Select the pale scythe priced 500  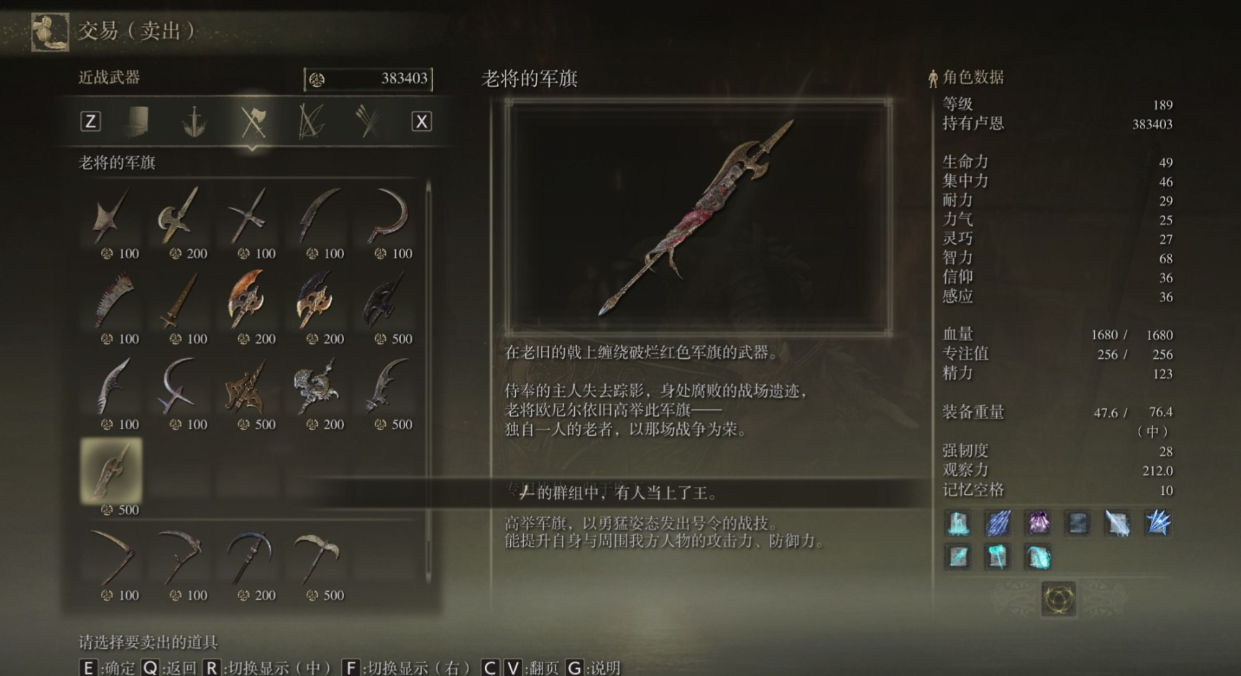click(x=315, y=557)
